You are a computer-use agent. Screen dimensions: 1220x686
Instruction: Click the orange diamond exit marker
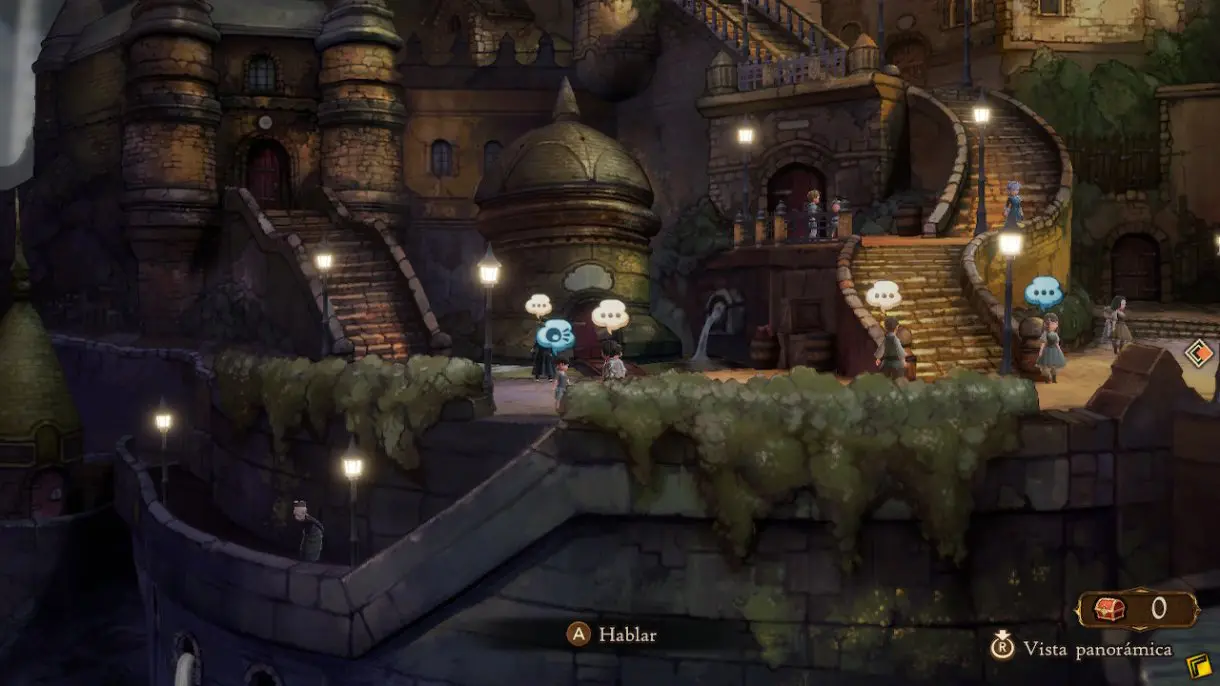click(1198, 355)
